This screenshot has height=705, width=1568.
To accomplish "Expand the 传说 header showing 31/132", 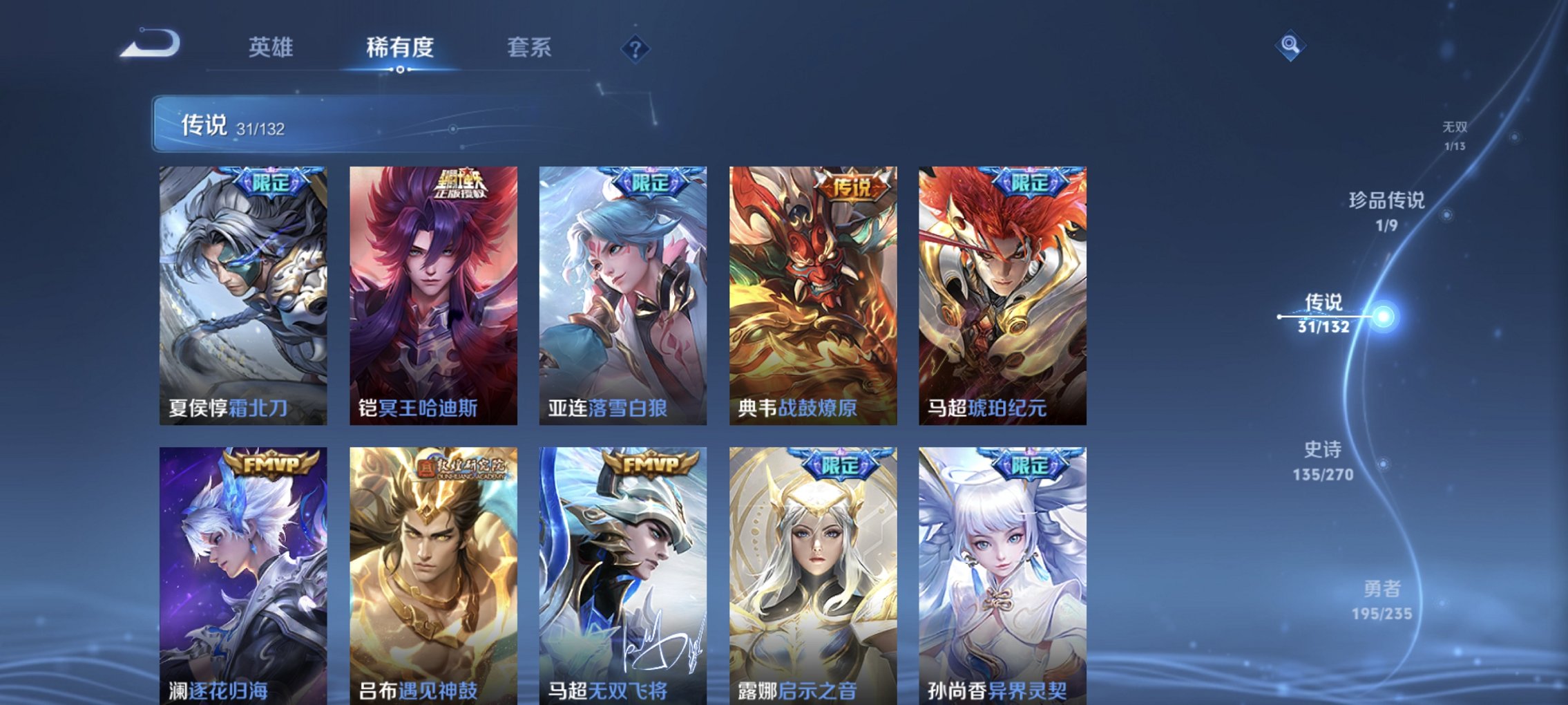I will point(221,126).
